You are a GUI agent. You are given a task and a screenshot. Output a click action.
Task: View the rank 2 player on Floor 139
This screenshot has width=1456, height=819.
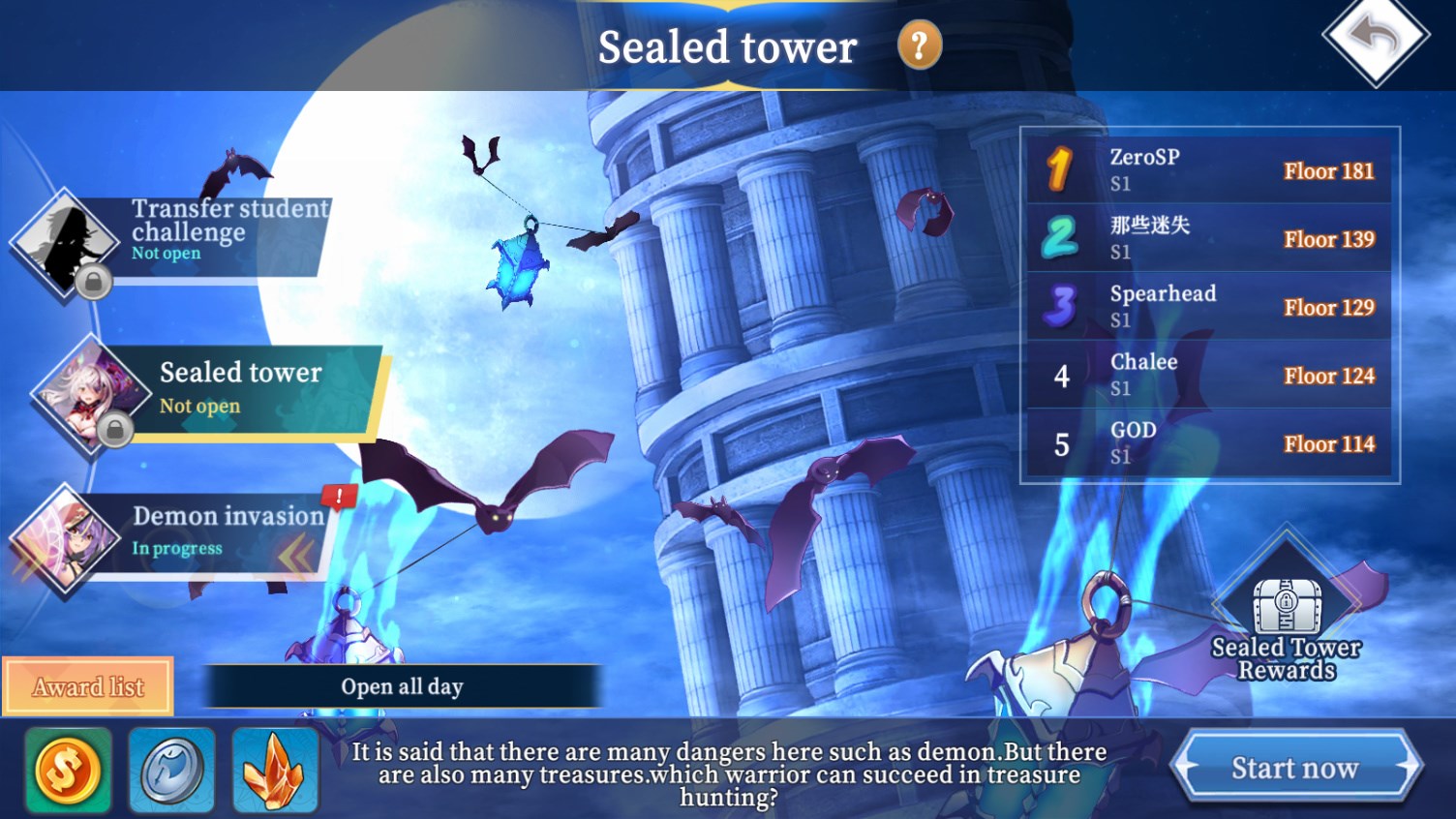tap(1209, 238)
